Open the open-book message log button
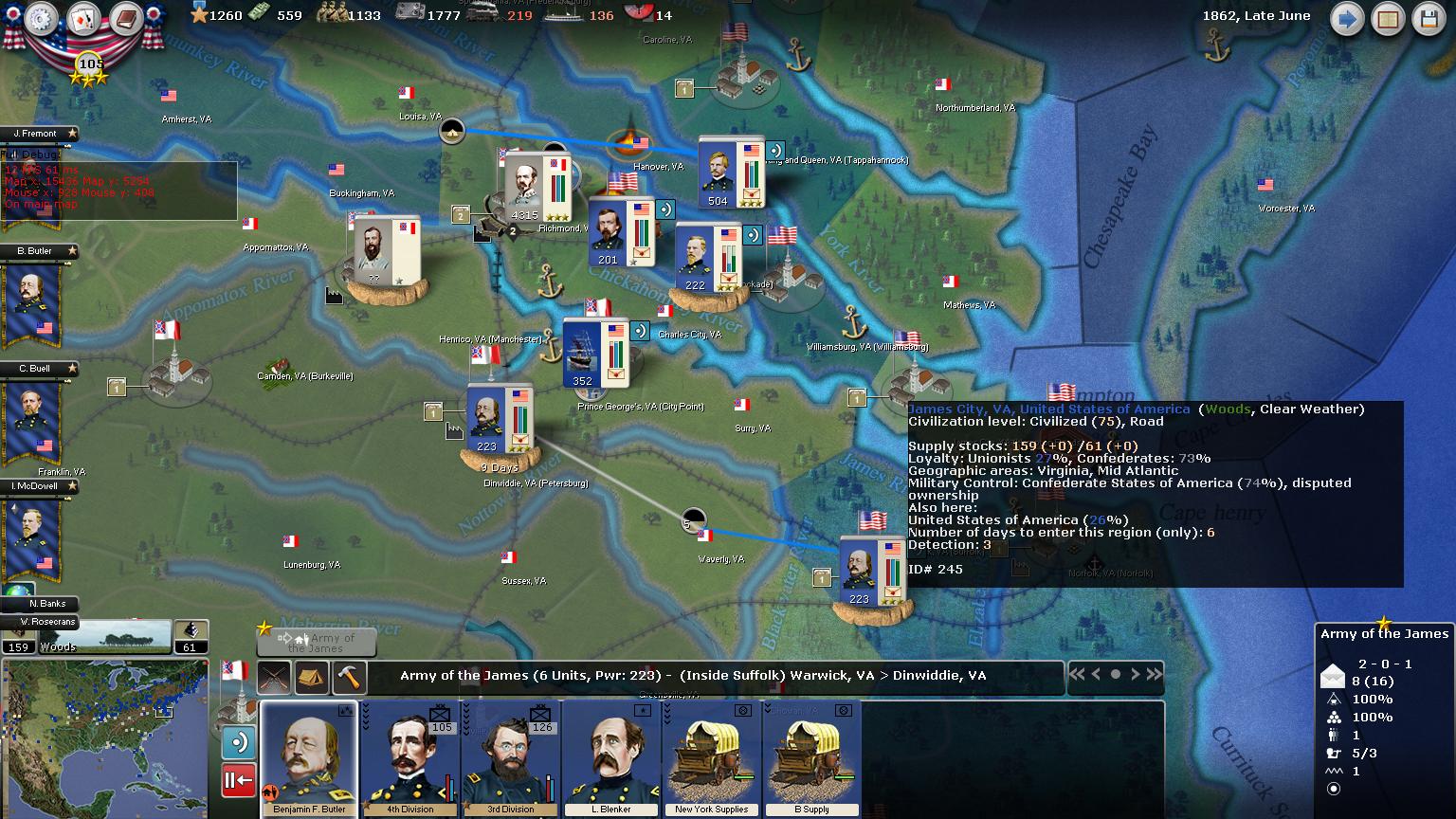 pyautogui.click(x=1388, y=19)
